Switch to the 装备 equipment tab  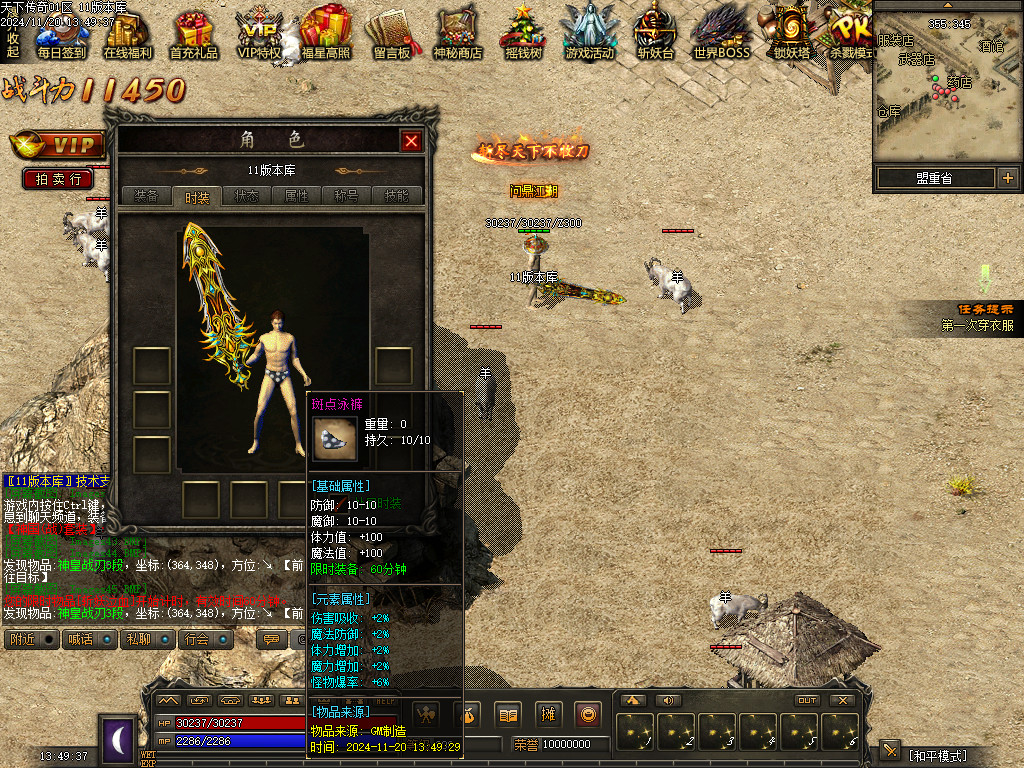tap(146, 196)
